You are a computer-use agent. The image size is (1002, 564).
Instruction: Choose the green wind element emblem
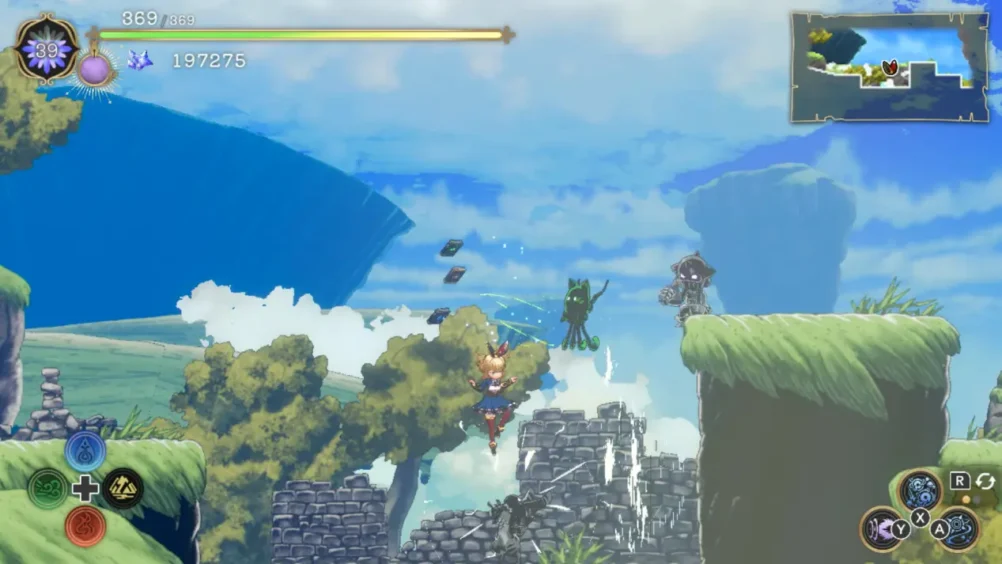48,489
